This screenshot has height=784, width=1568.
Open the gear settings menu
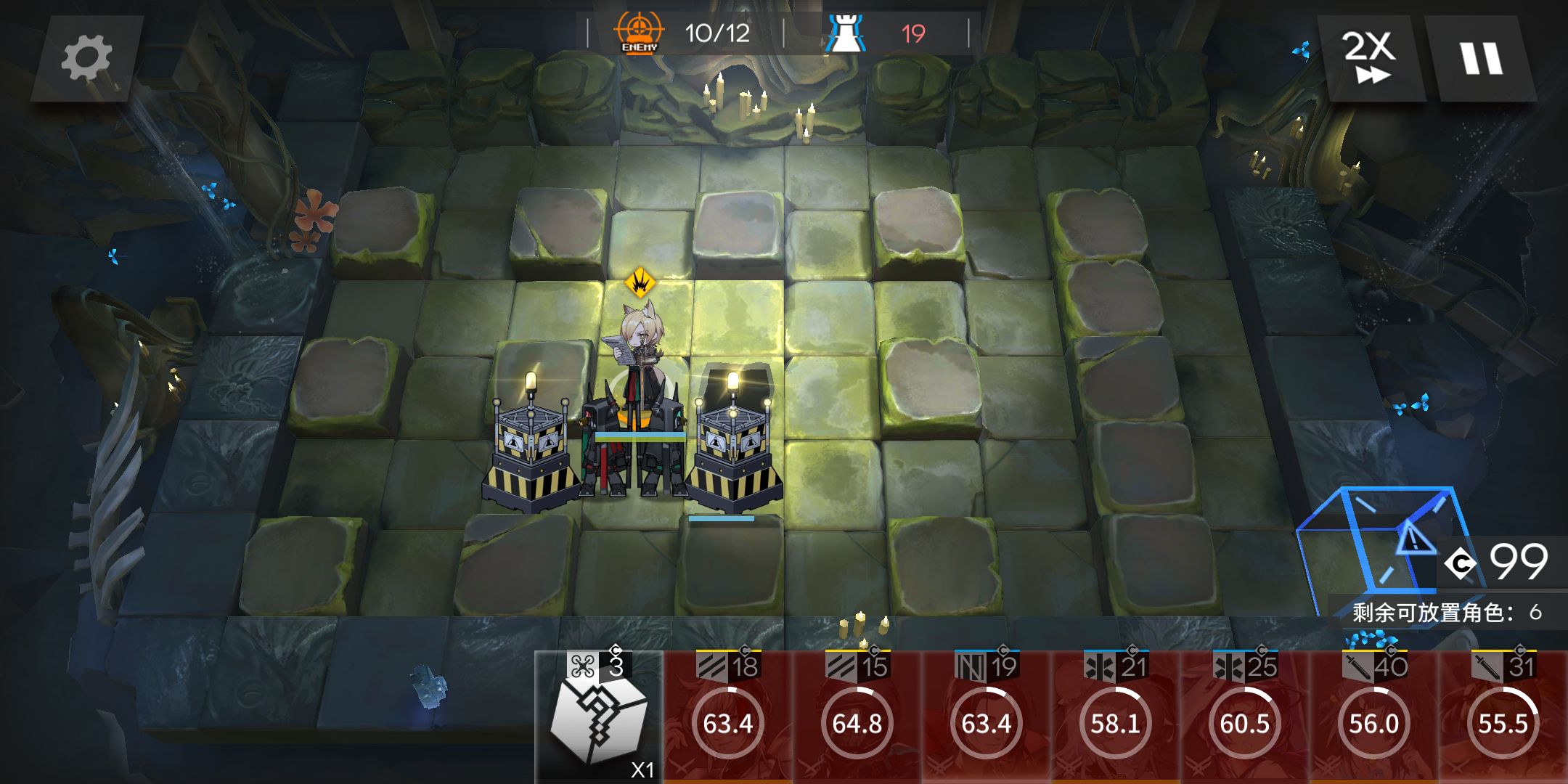pyautogui.click(x=86, y=58)
